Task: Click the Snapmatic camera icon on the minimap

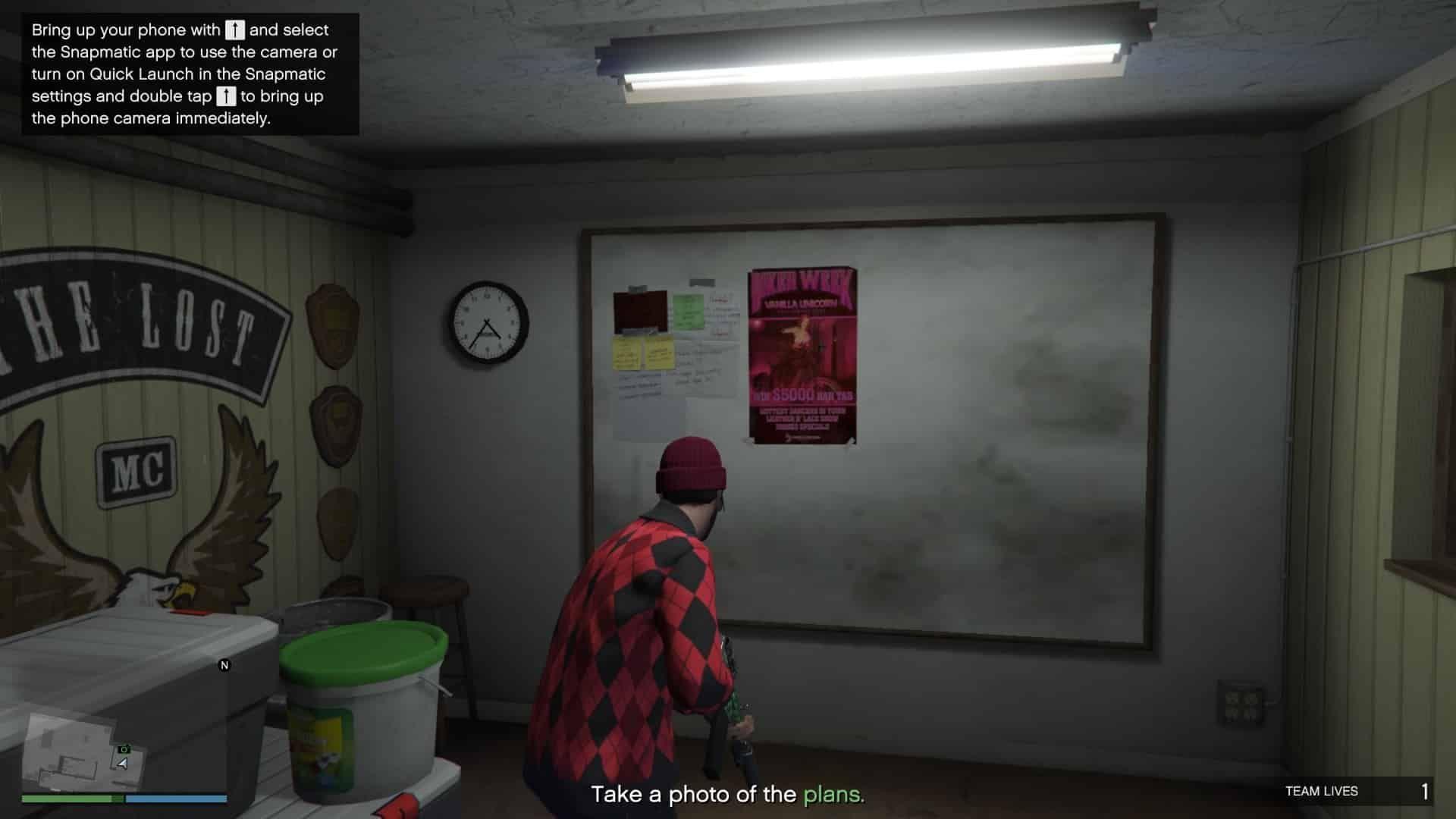Action: (126, 748)
